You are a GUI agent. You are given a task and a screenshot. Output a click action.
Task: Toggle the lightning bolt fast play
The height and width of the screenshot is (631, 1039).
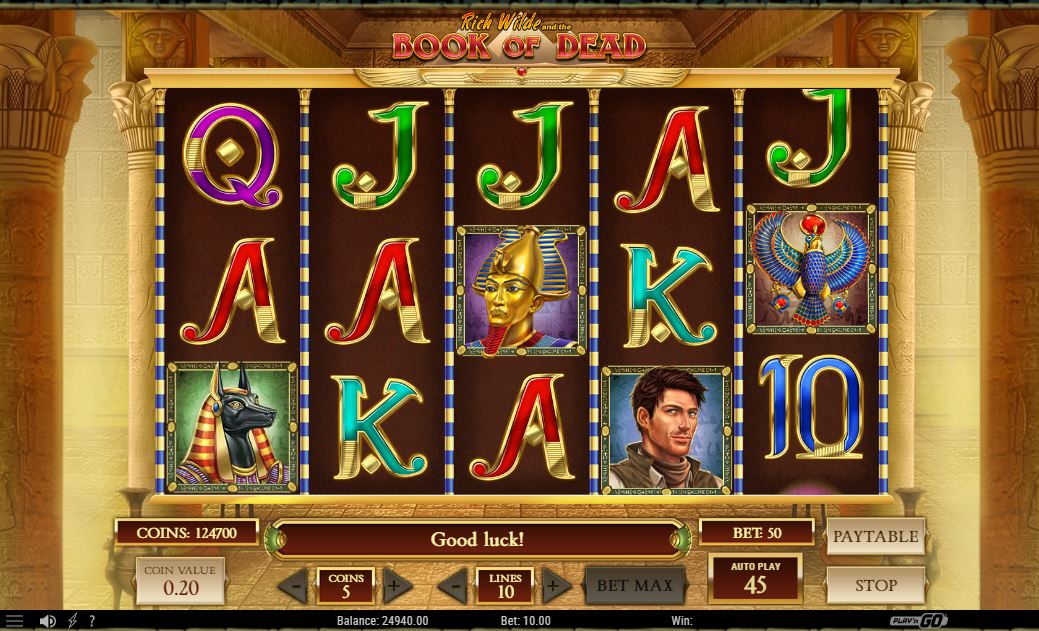tap(73, 621)
